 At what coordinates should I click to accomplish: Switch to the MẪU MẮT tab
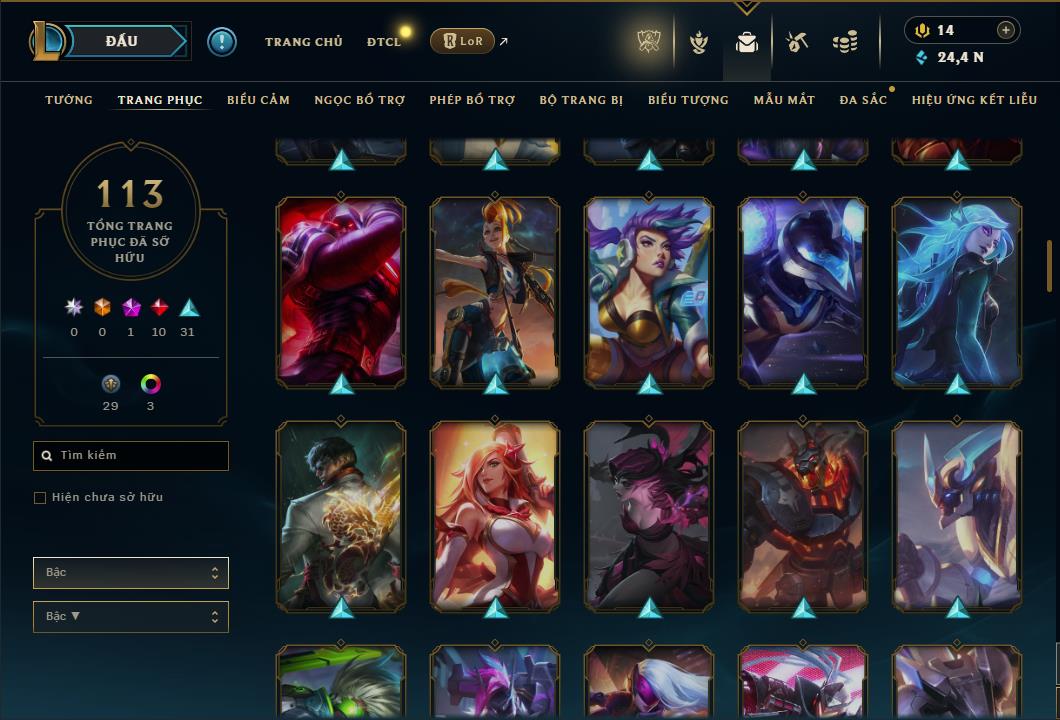[x=784, y=100]
